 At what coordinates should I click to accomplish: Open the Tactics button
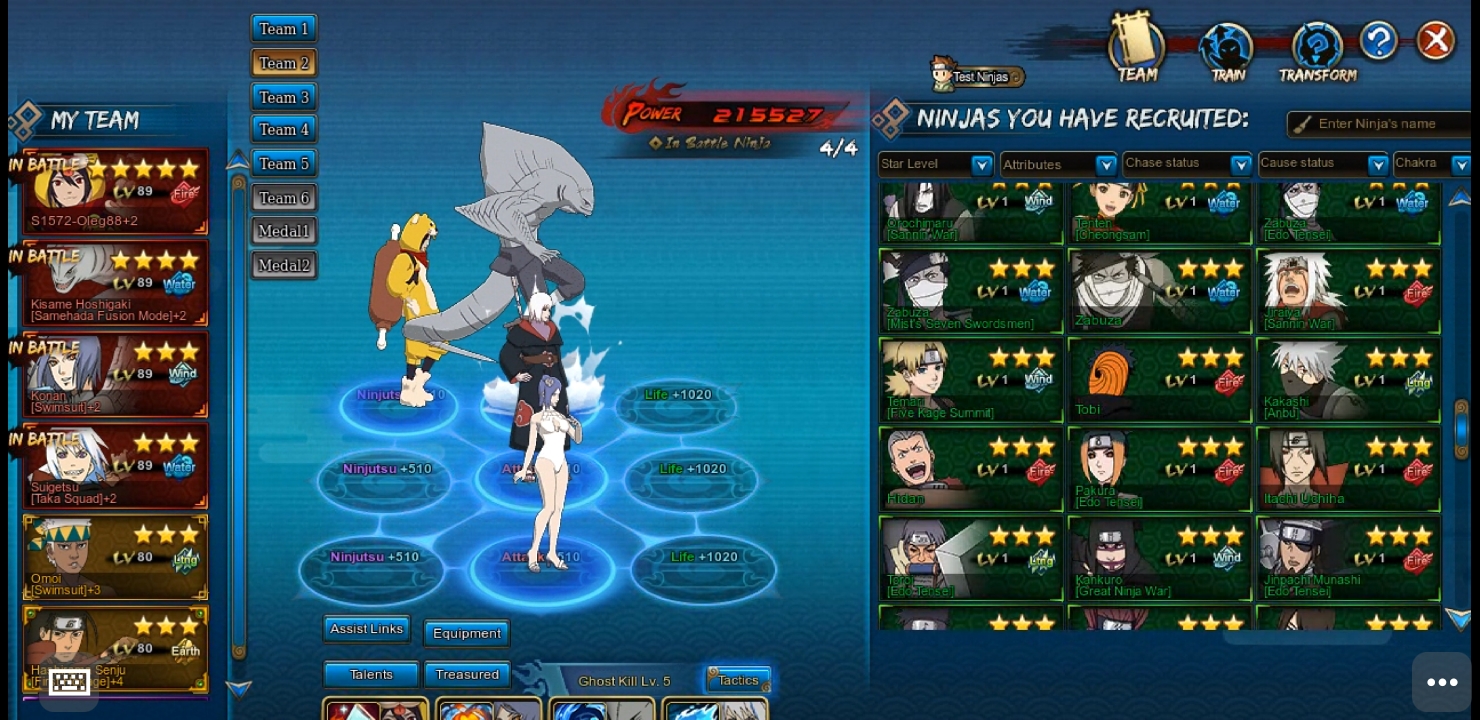[738, 680]
